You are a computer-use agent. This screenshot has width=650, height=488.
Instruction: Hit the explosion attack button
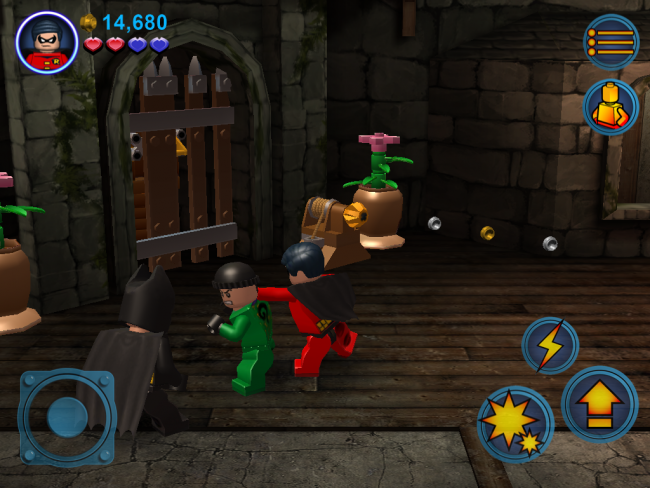[515, 424]
